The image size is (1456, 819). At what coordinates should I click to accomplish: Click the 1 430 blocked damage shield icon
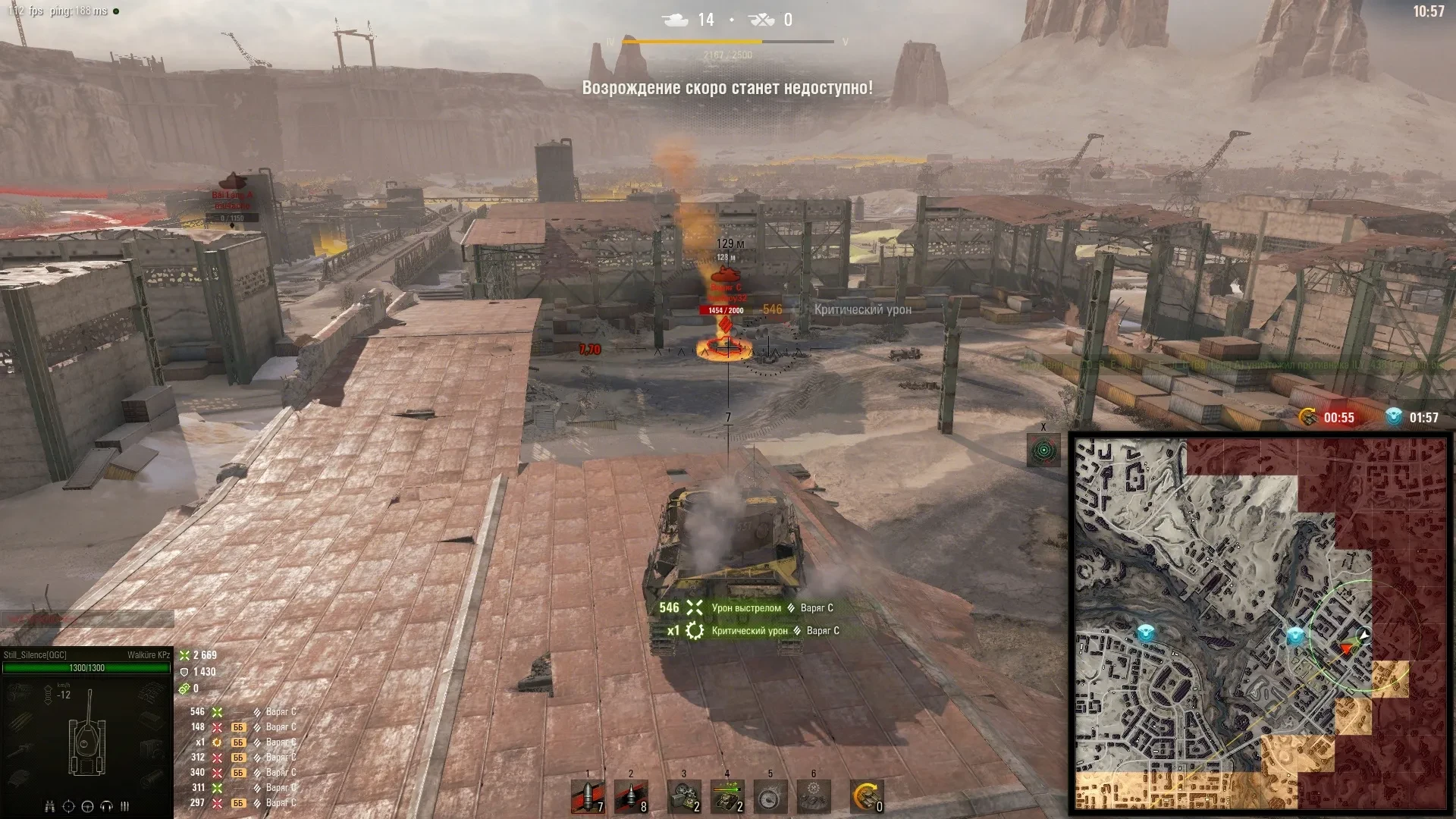(x=184, y=672)
